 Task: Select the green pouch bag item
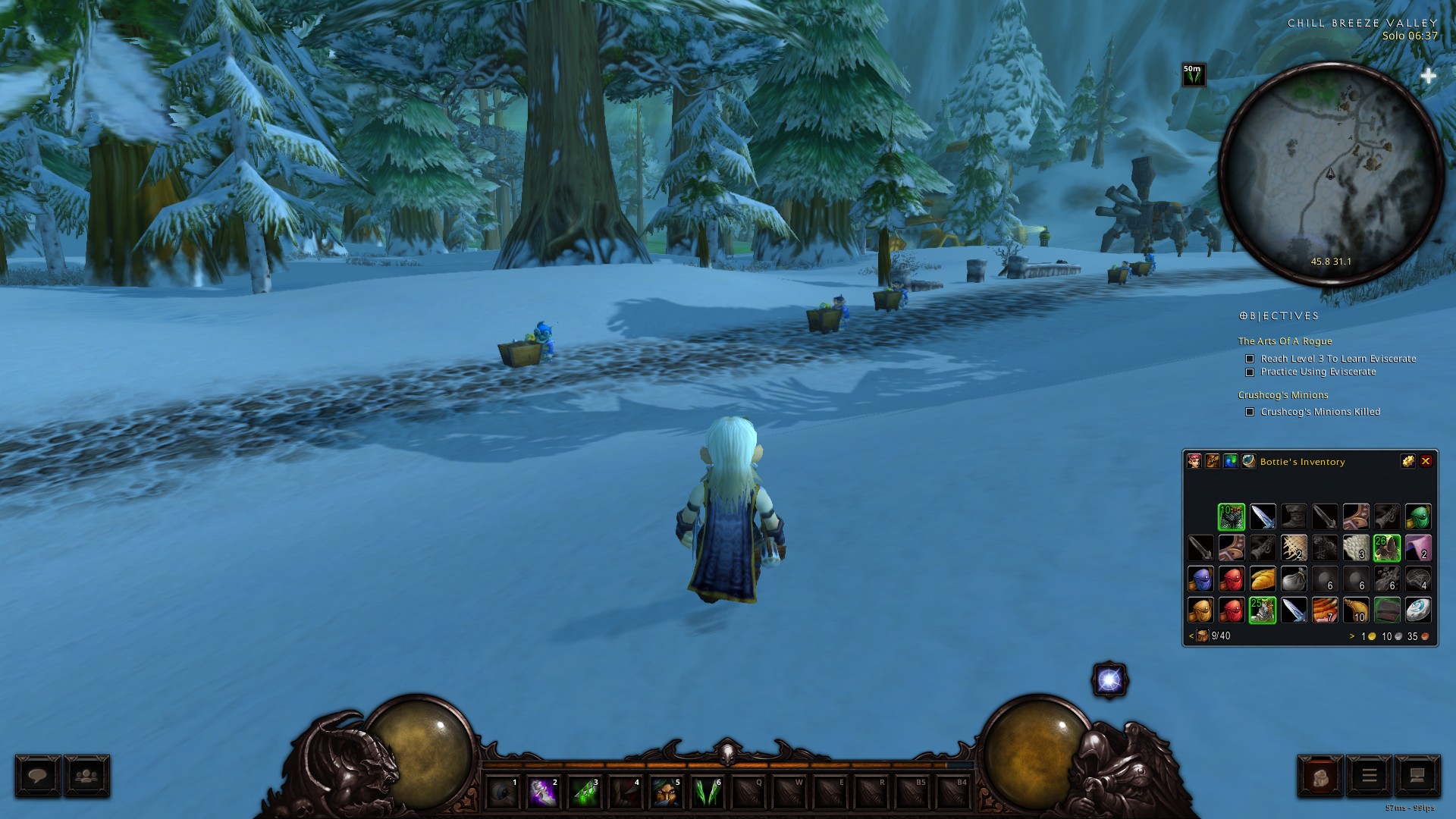coord(1418,517)
